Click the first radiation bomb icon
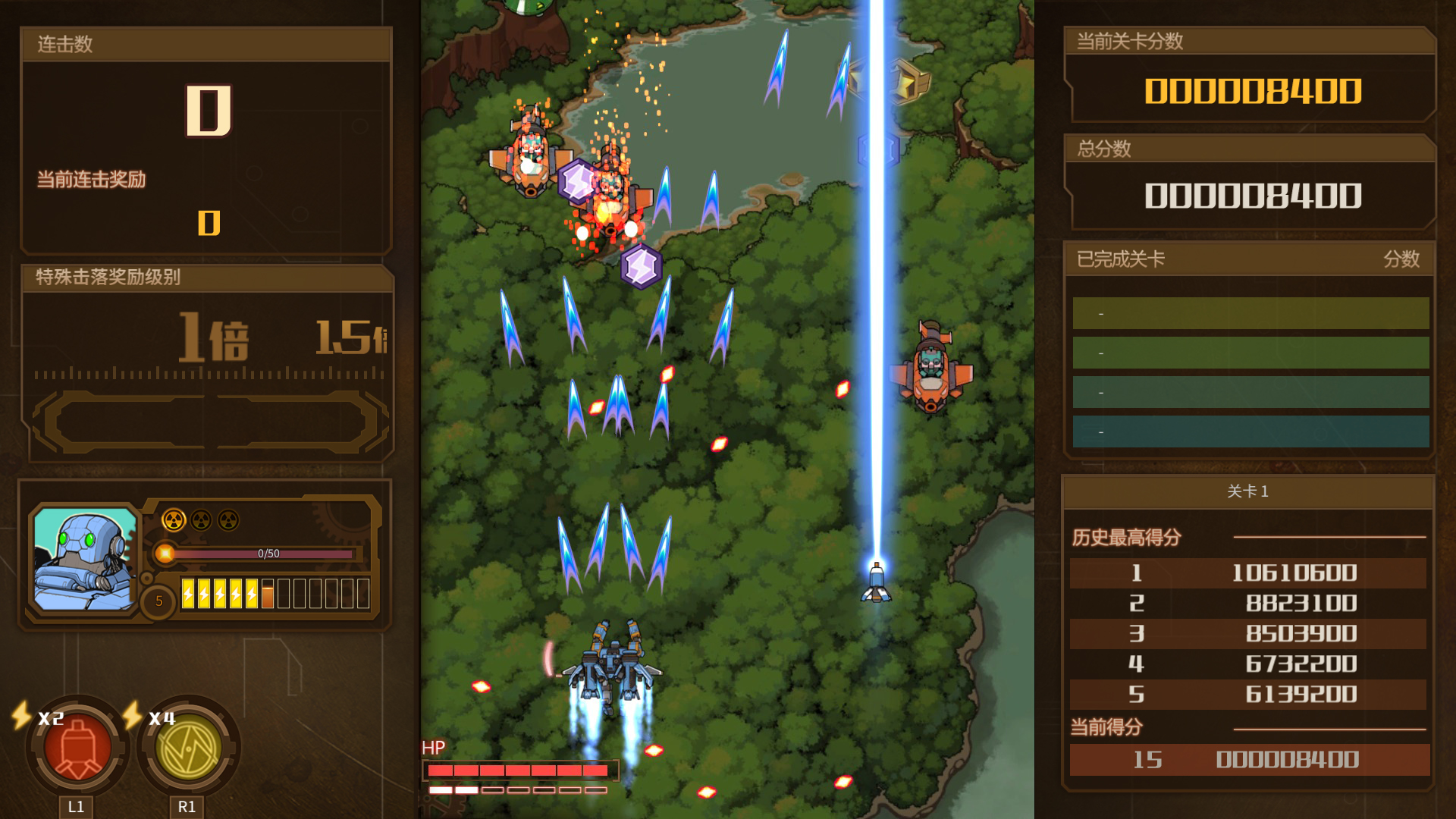 pyautogui.click(x=176, y=520)
